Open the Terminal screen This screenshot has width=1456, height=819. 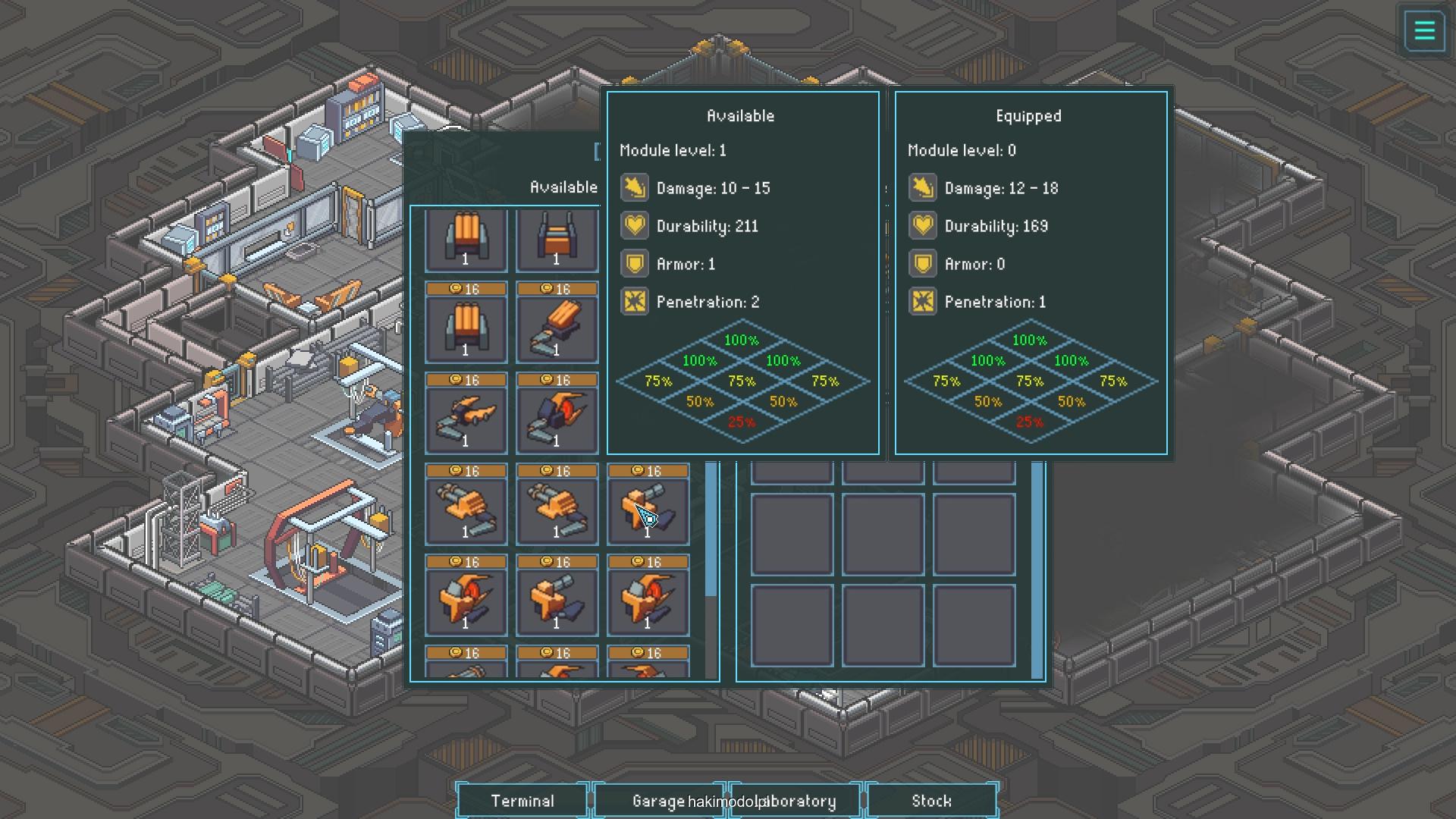click(x=522, y=801)
